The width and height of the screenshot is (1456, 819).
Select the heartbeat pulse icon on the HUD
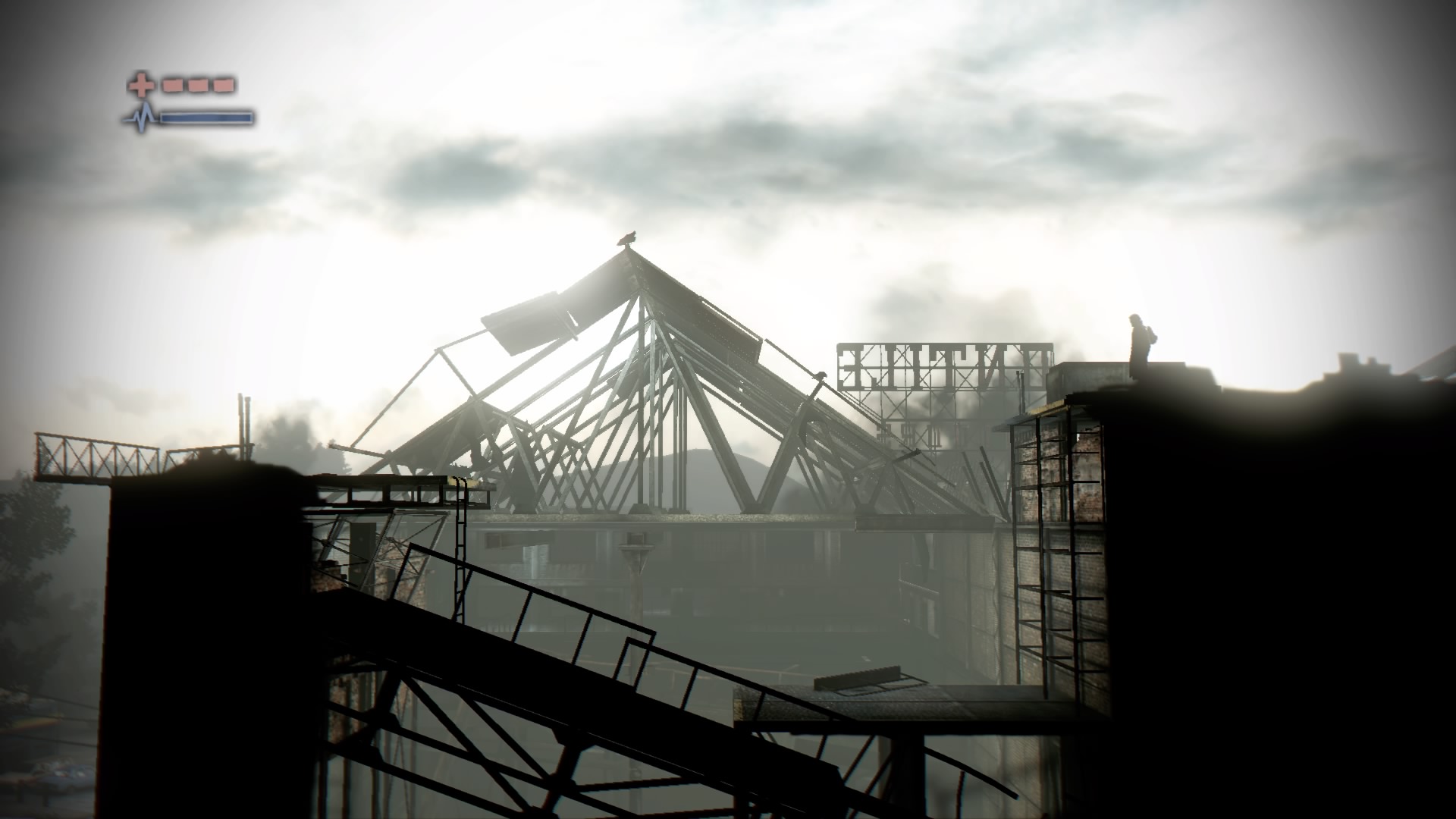pos(140,118)
